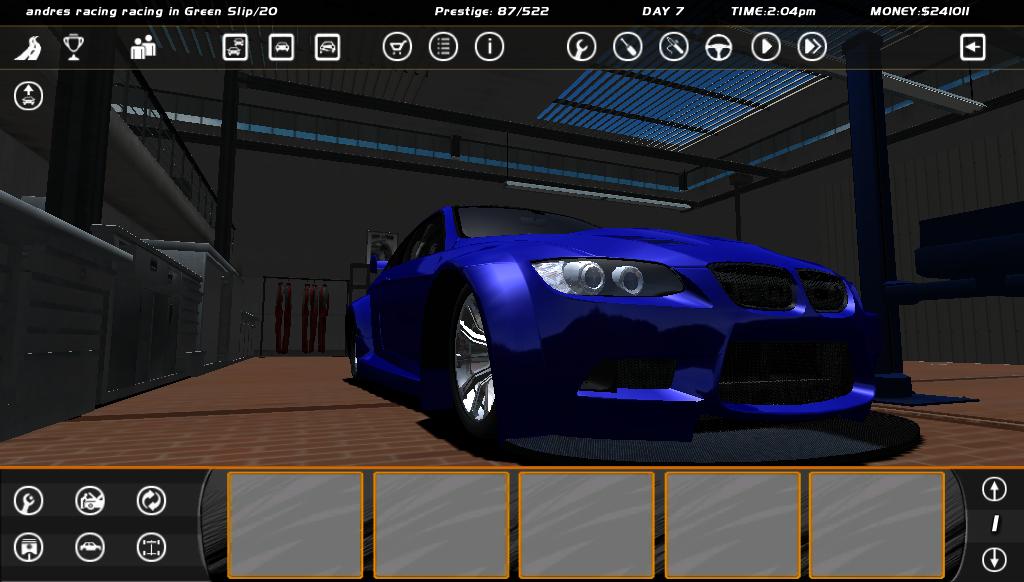Open the trophy championships icon
The width and height of the screenshot is (1024, 582).
tap(73, 47)
